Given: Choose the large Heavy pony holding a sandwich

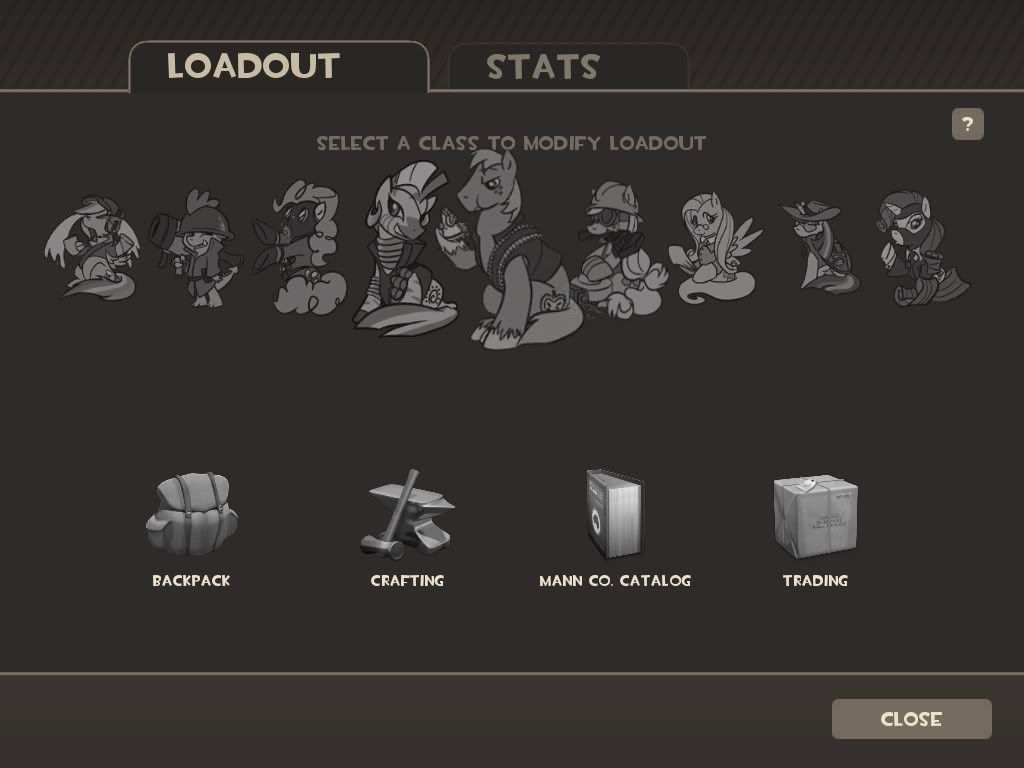Looking at the screenshot, I should [514, 260].
